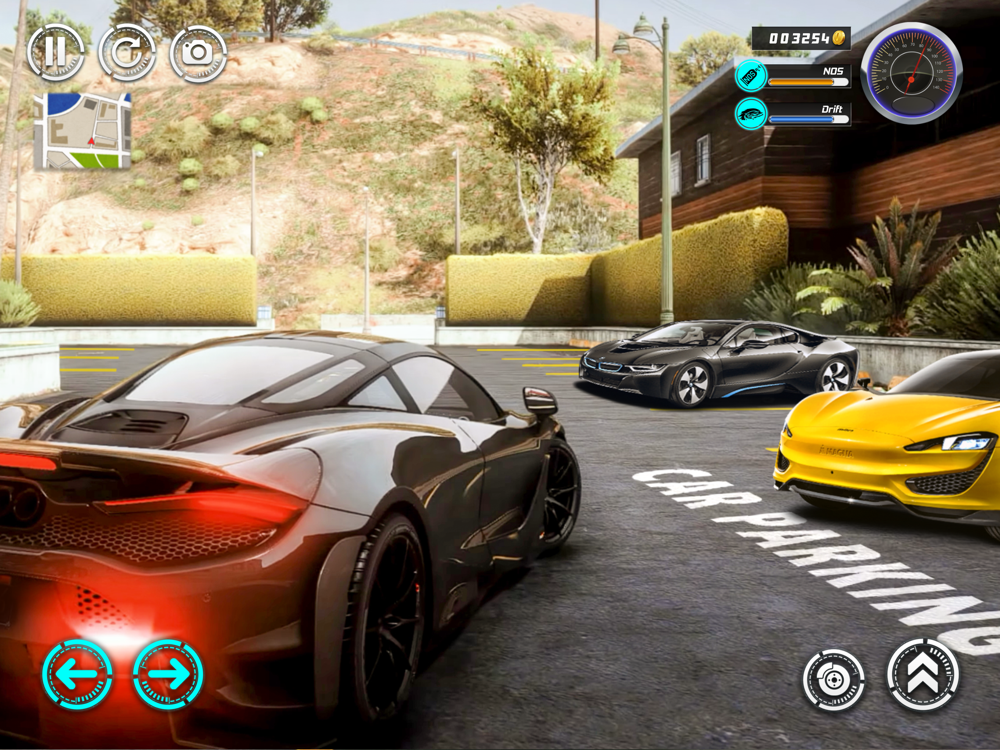The image size is (1000, 750).
Task: Activate the NOS boost icon
Action: pyautogui.click(x=751, y=76)
